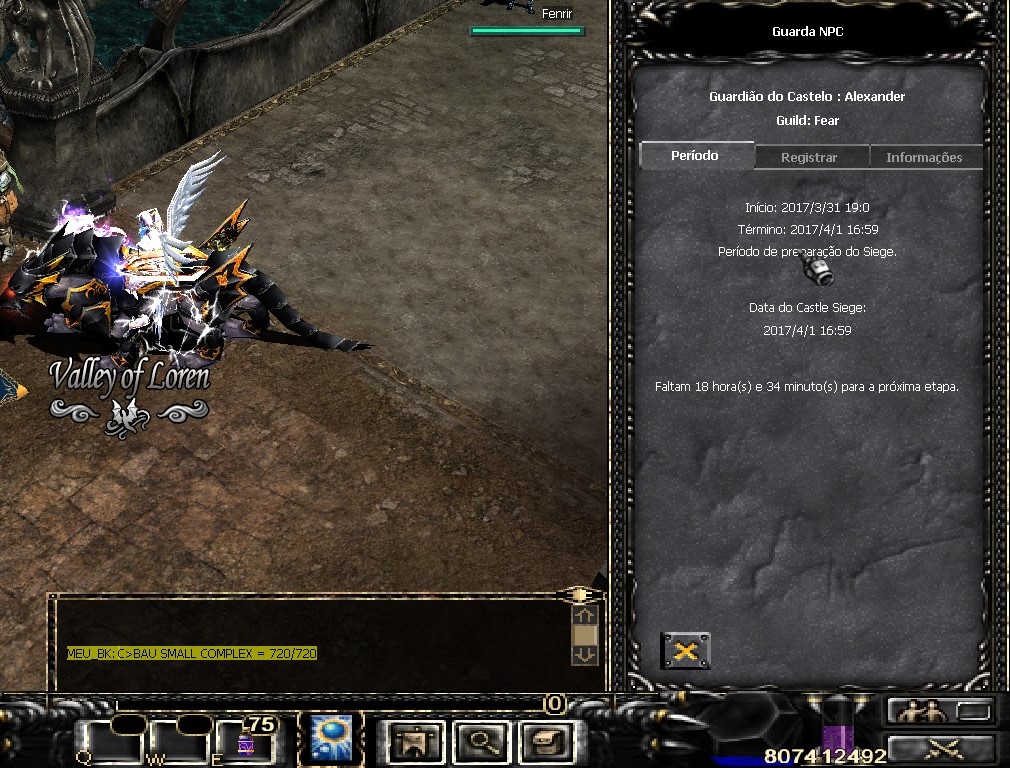
Task: Click the magnifying glass button
Action: tap(483, 741)
